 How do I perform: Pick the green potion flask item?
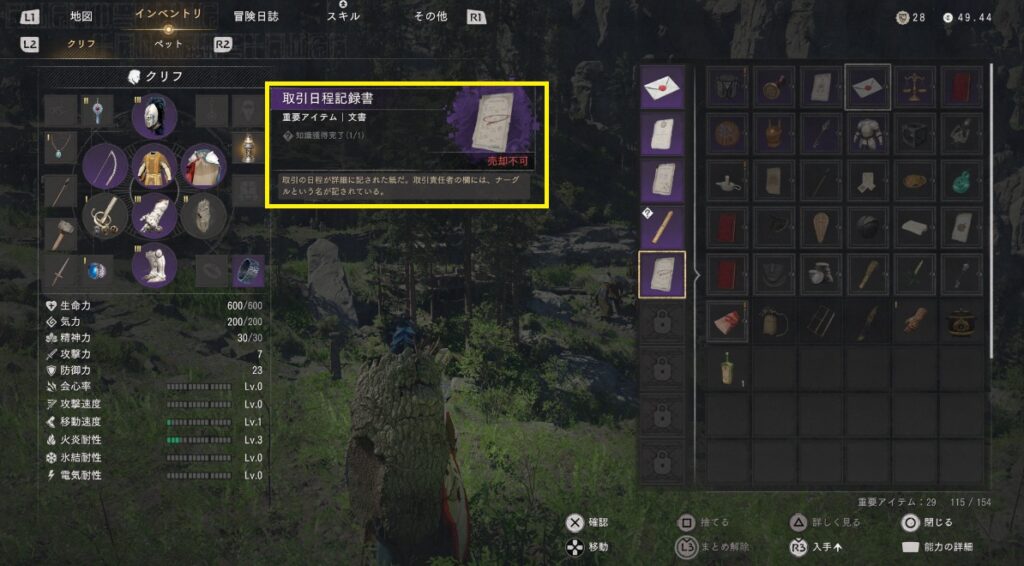[x=960, y=179]
